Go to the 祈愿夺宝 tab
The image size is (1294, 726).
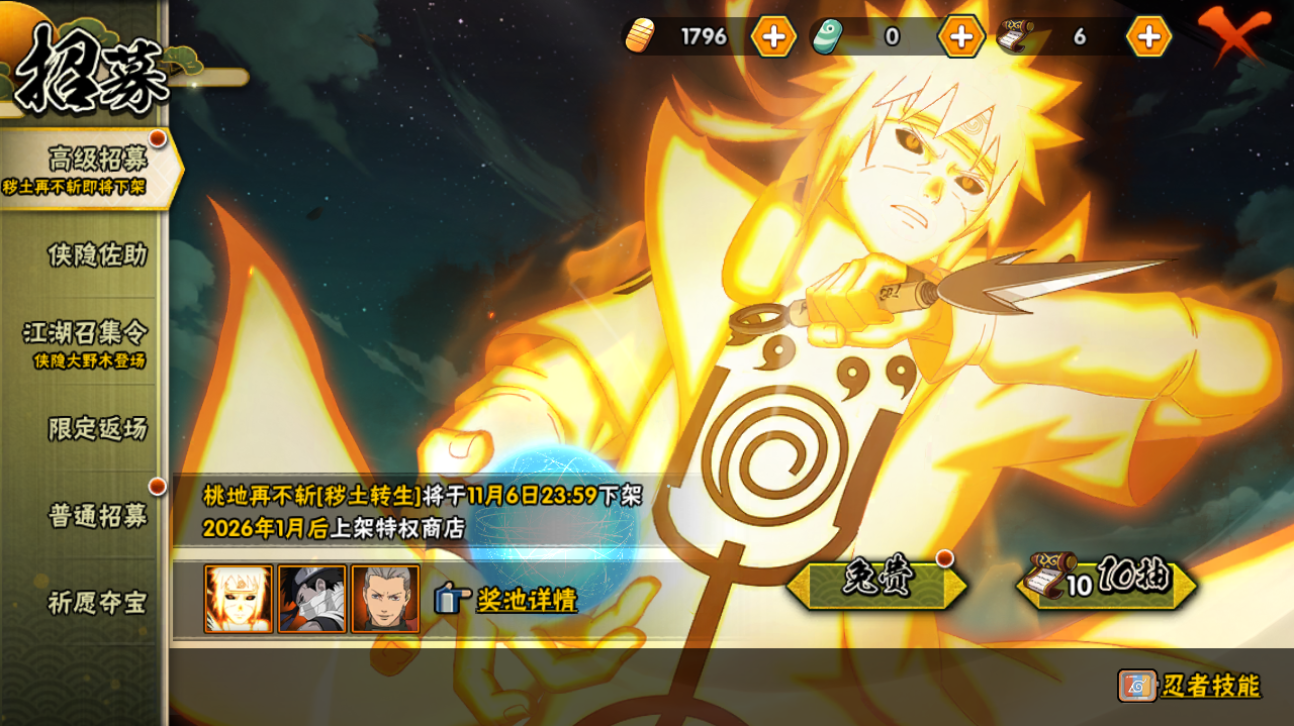tap(96, 602)
